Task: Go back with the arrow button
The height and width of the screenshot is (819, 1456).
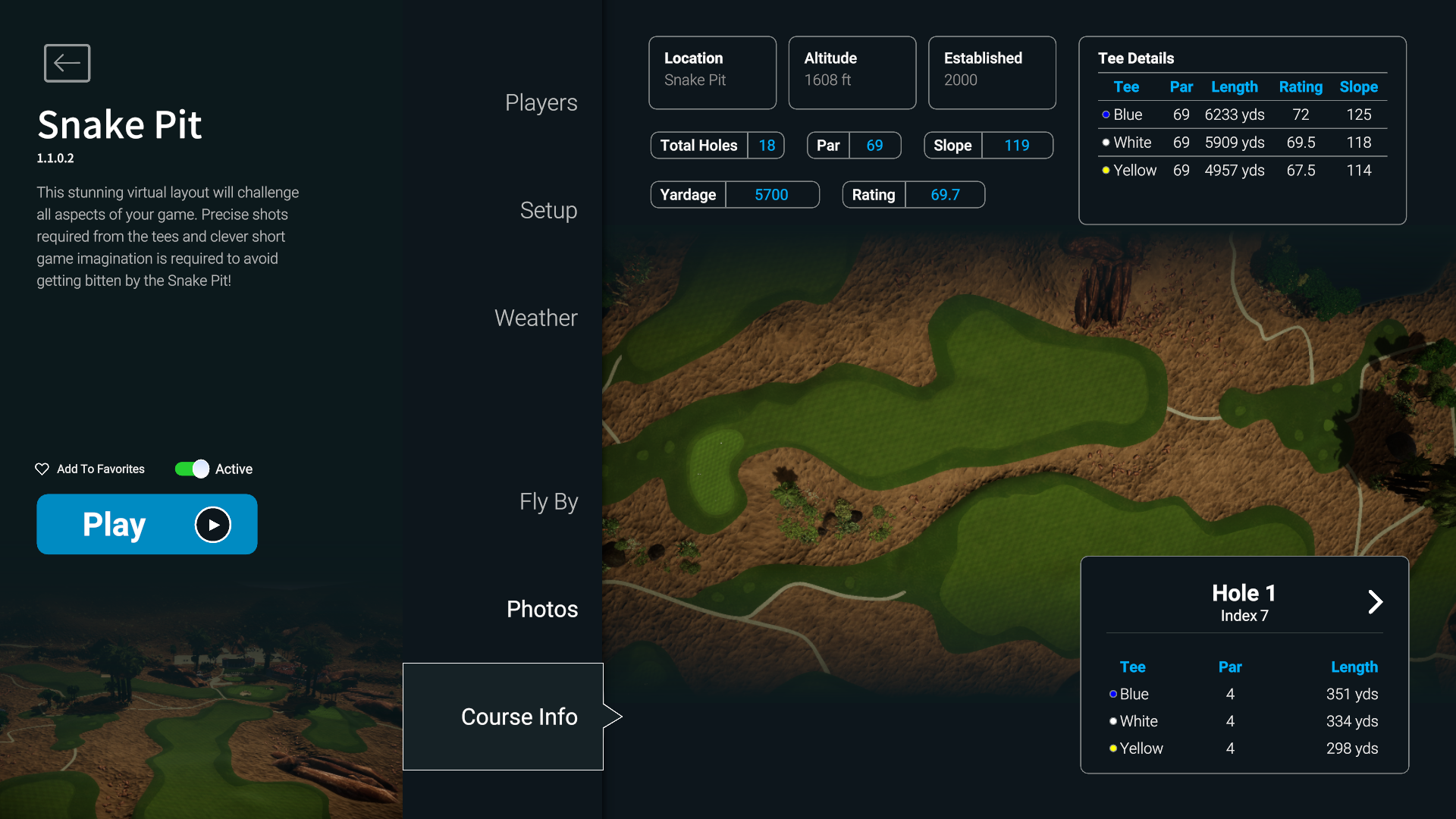Action: pos(67,63)
